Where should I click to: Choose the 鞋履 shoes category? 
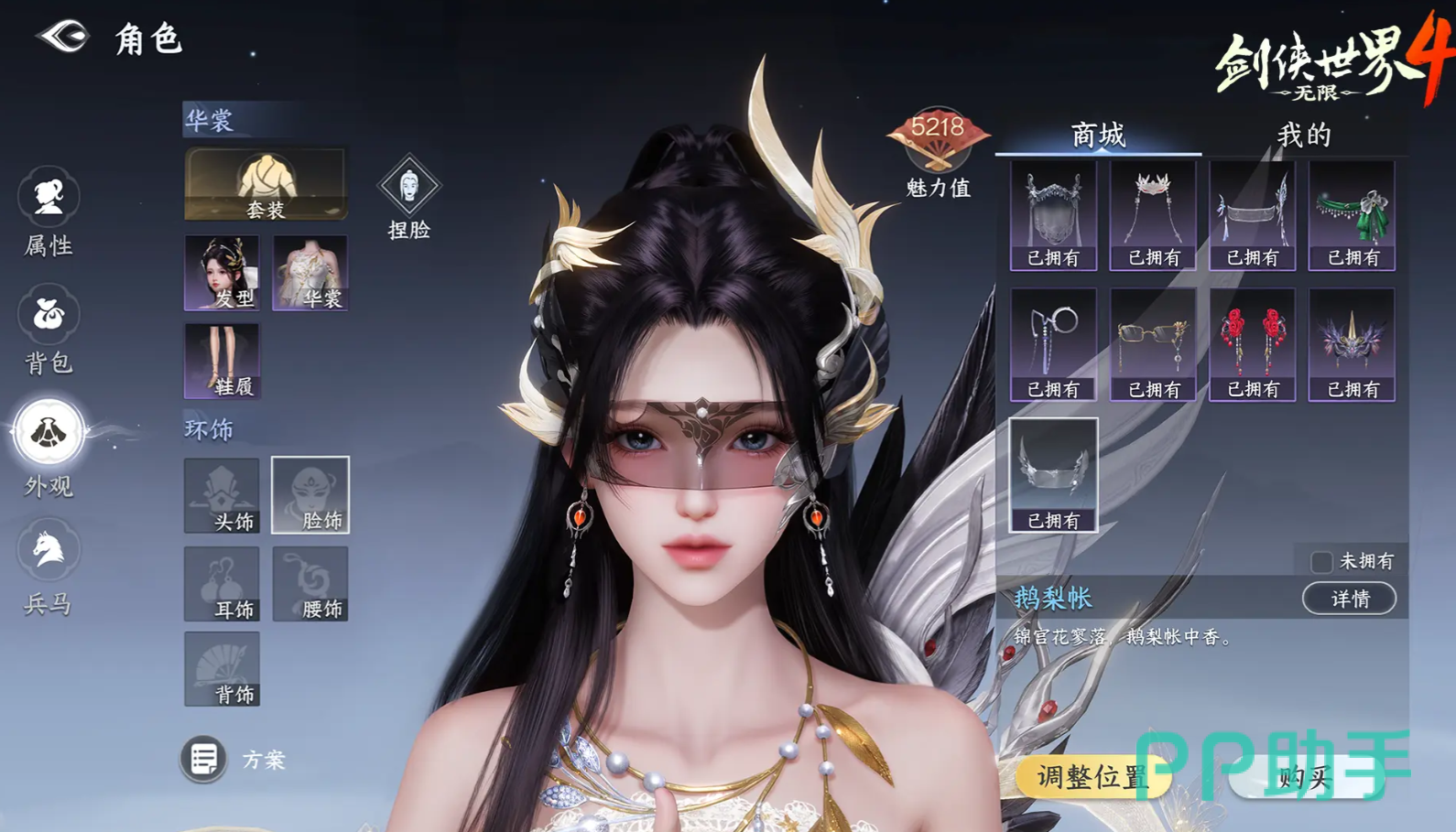222,361
